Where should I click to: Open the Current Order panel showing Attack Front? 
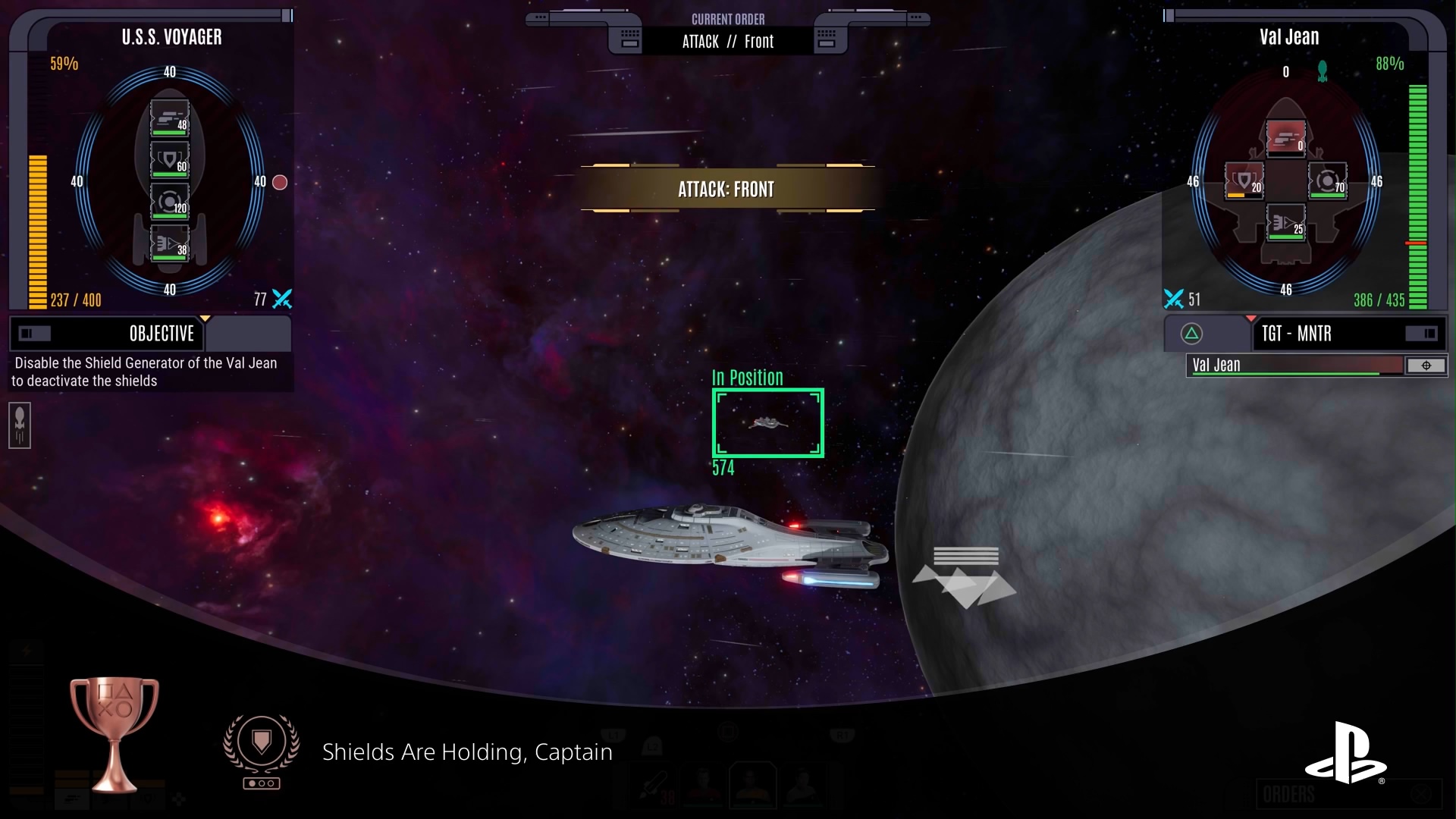pyautogui.click(x=727, y=33)
